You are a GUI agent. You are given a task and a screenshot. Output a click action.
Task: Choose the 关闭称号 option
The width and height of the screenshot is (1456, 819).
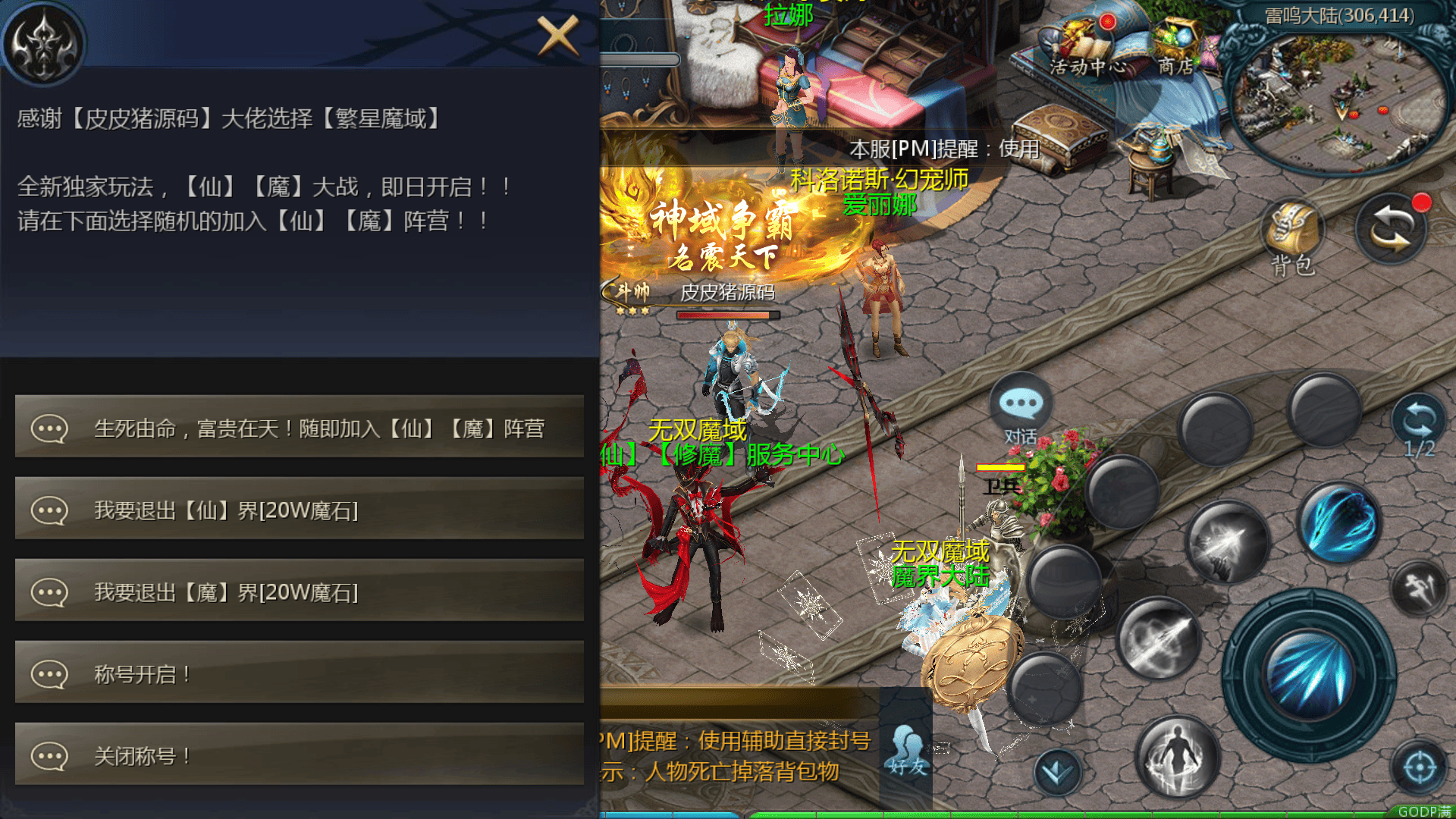click(x=300, y=756)
